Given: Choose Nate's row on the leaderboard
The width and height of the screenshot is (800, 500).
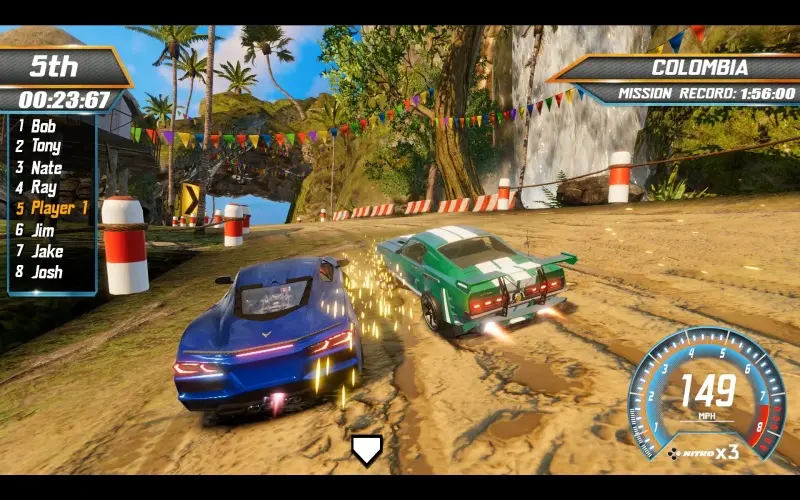Looking at the screenshot, I should 46,167.
